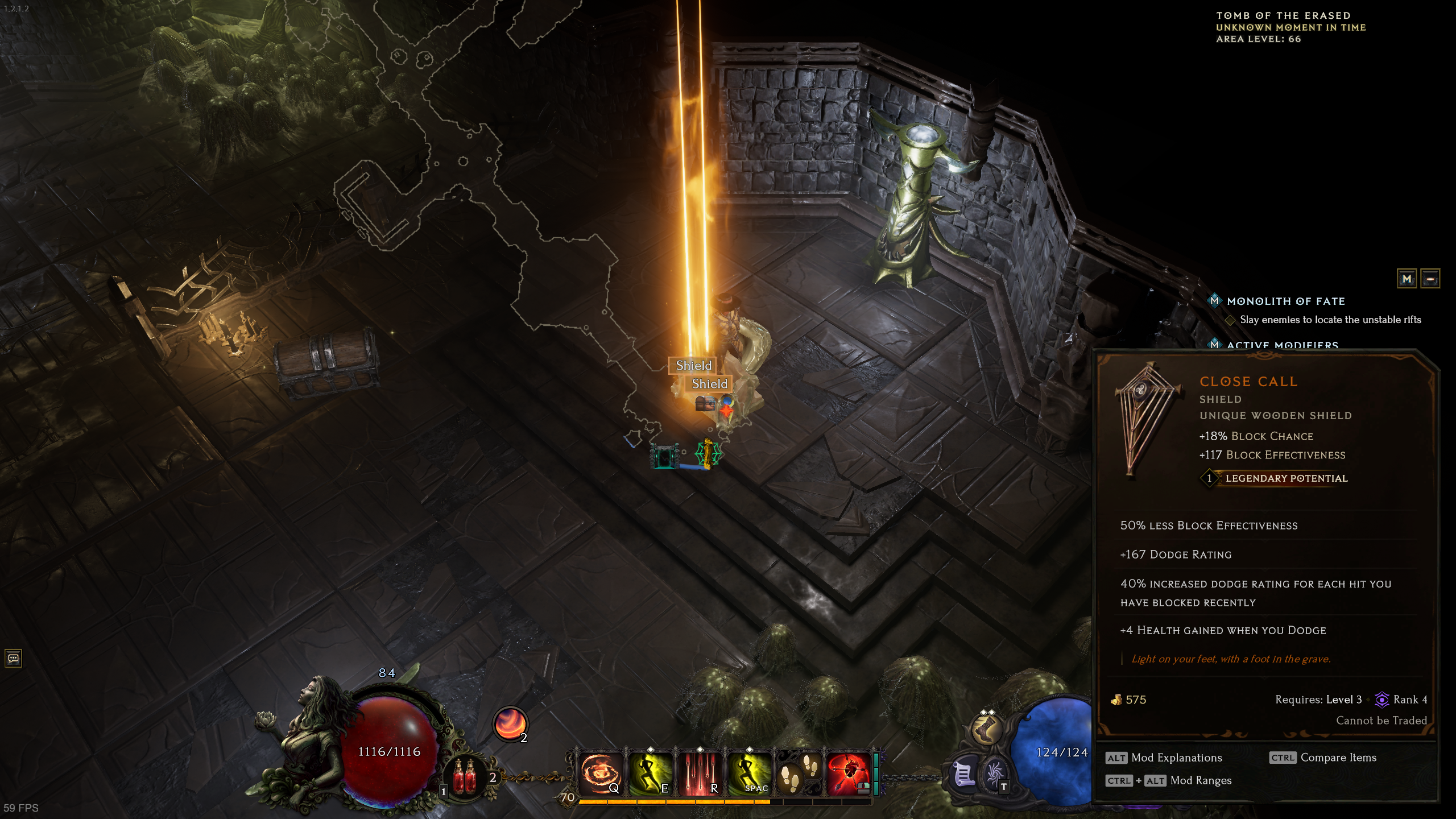1456x819 pixels.
Task: Click the fiery orb buff icon
Action: [510, 723]
